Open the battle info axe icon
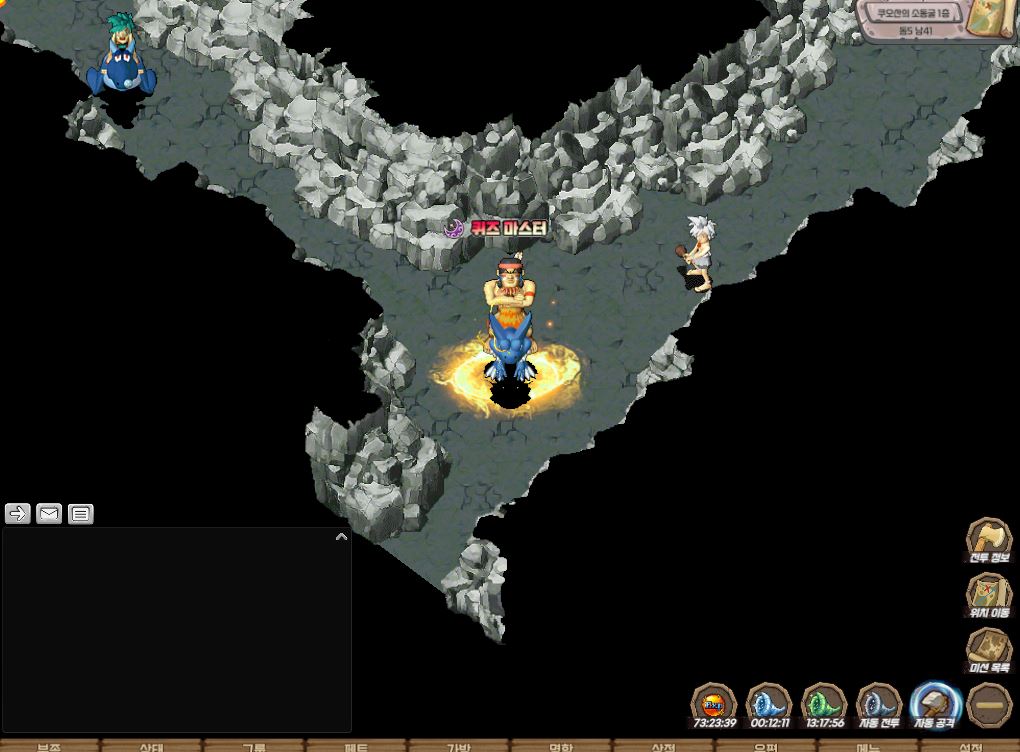The image size is (1020, 752). pos(988,540)
